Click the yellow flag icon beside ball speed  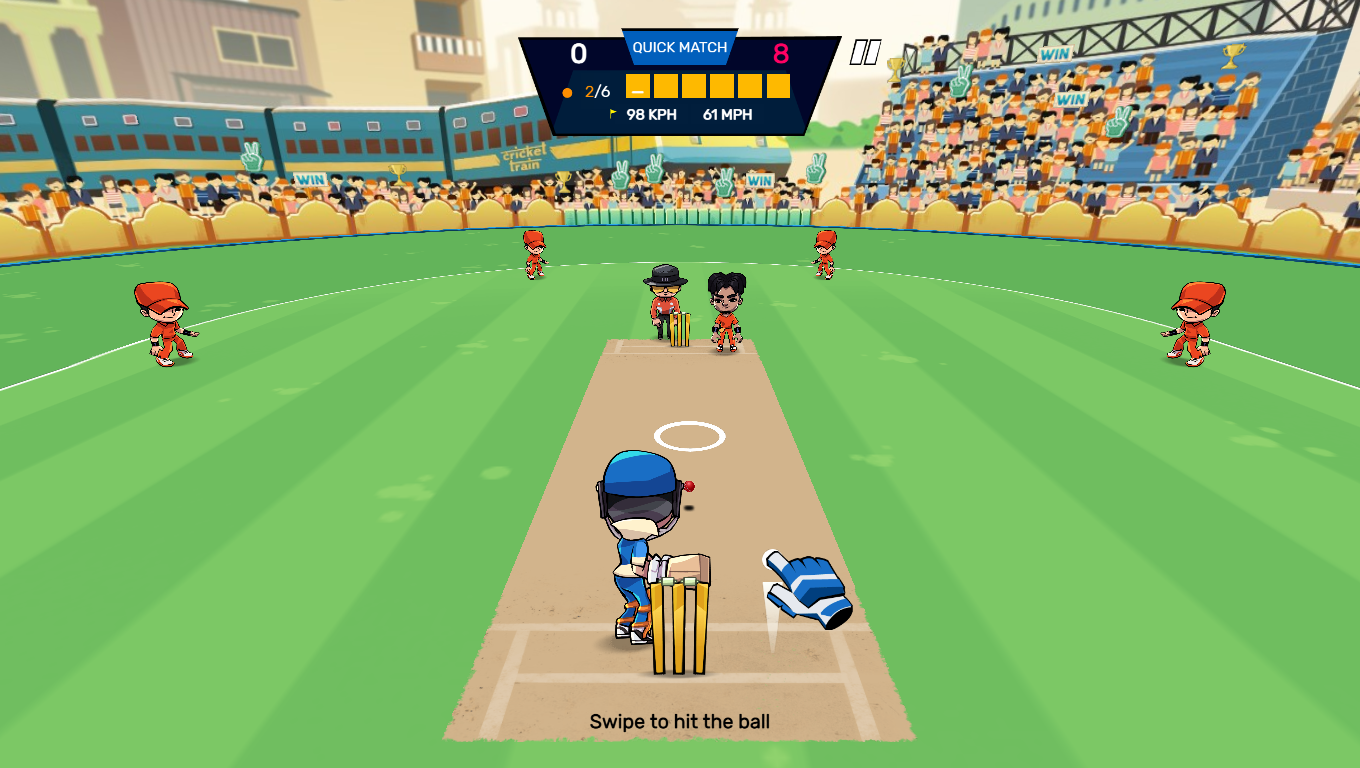(613, 113)
